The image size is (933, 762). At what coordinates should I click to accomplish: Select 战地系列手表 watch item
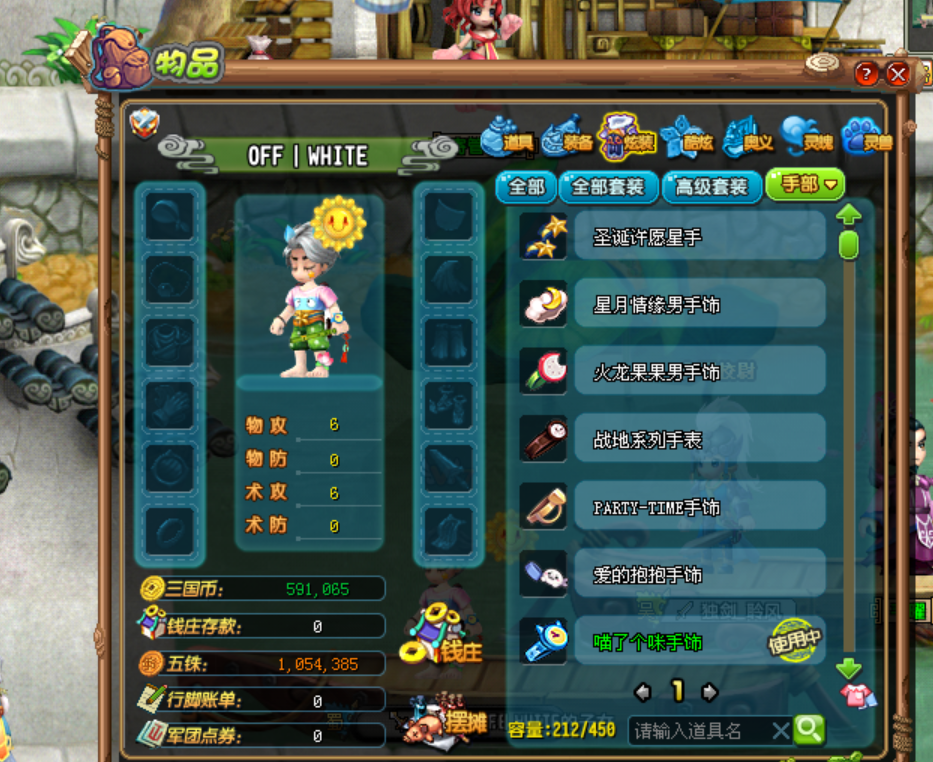pyautogui.click(x=699, y=439)
